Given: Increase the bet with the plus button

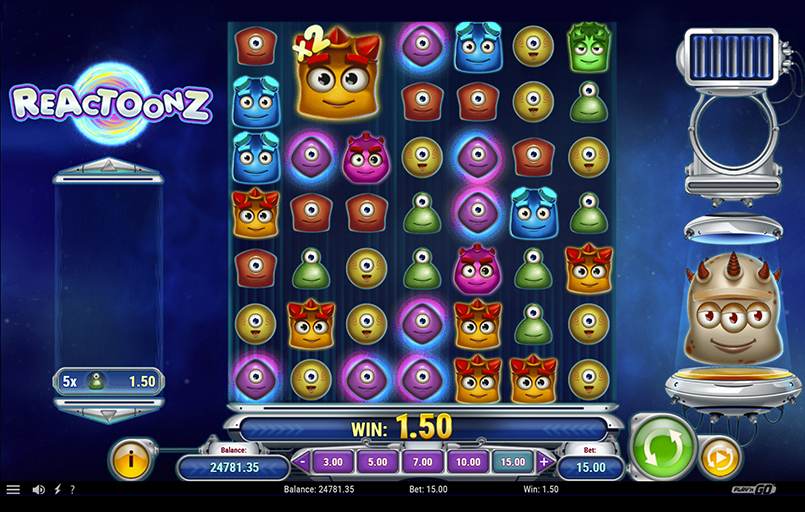Looking at the screenshot, I should click(x=544, y=462).
